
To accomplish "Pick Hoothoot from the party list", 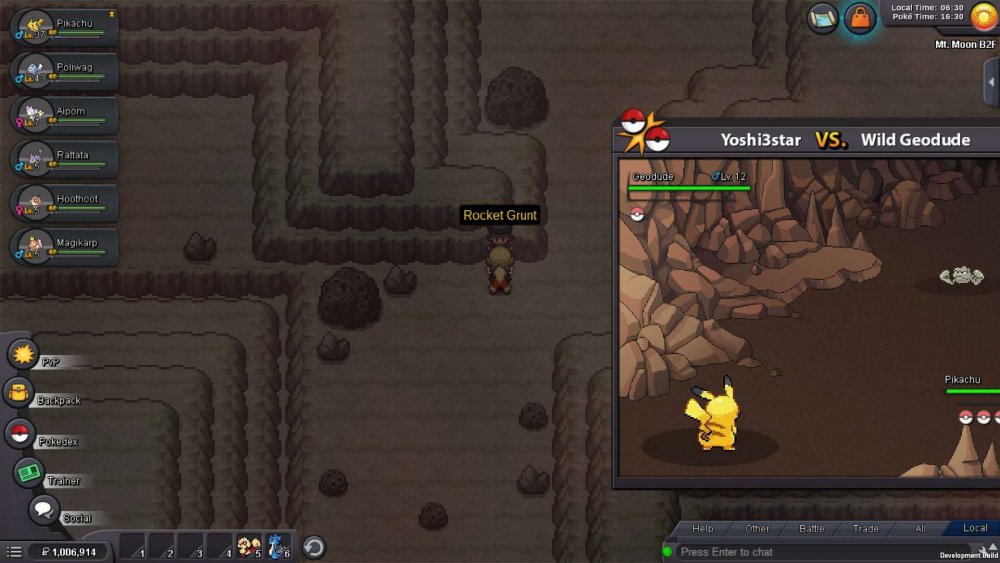I will (x=64, y=203).
